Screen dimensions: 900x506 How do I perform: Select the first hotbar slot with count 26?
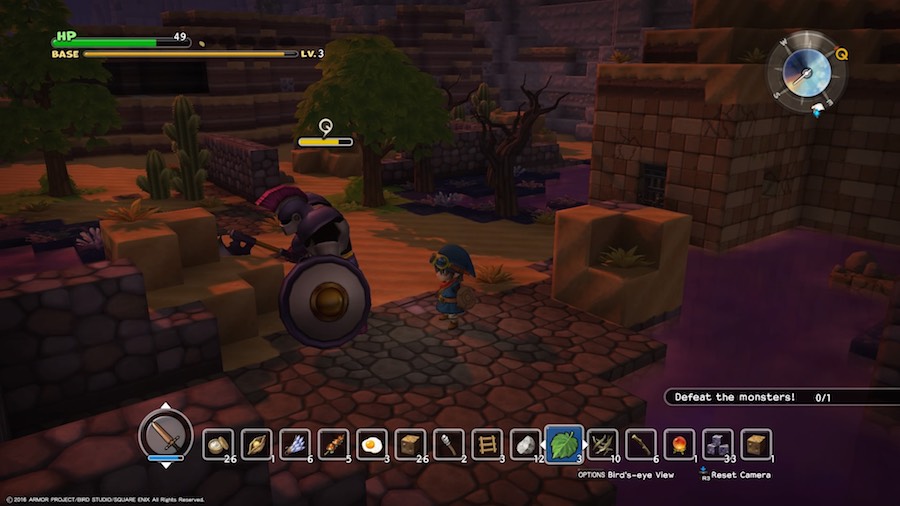pos(218,443)
